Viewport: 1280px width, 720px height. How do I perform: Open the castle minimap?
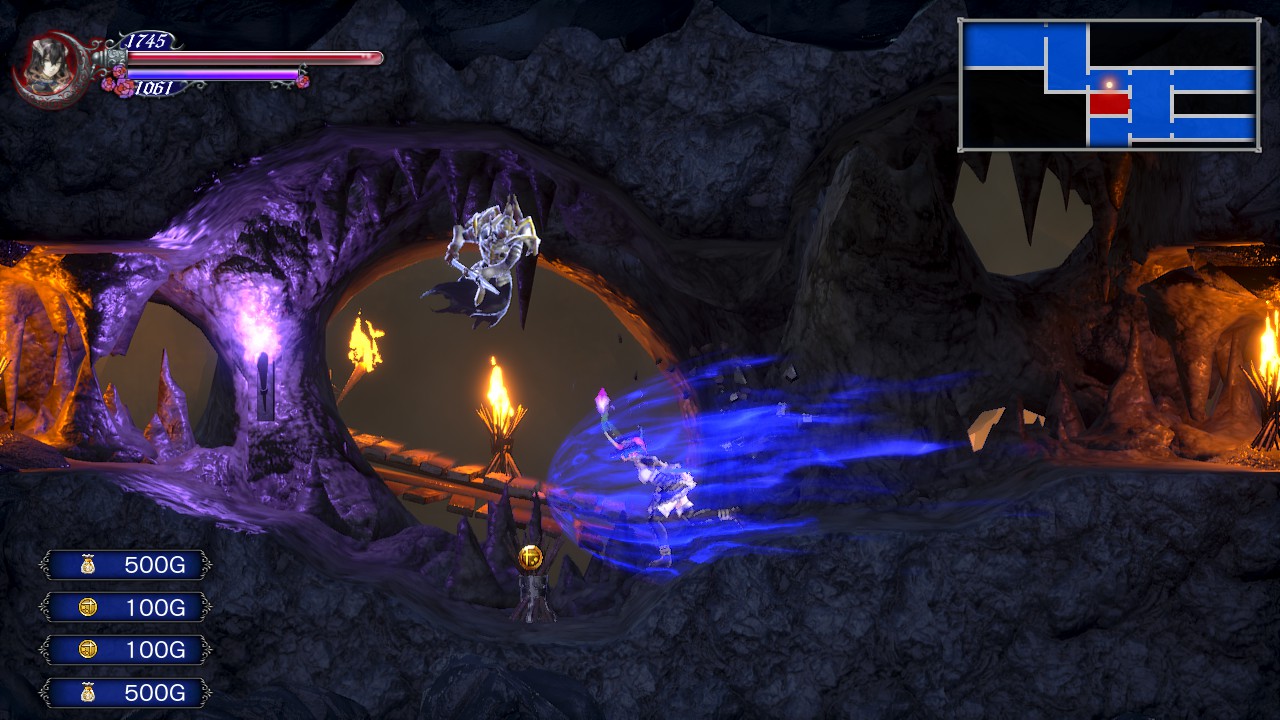tap(1109, 84)
